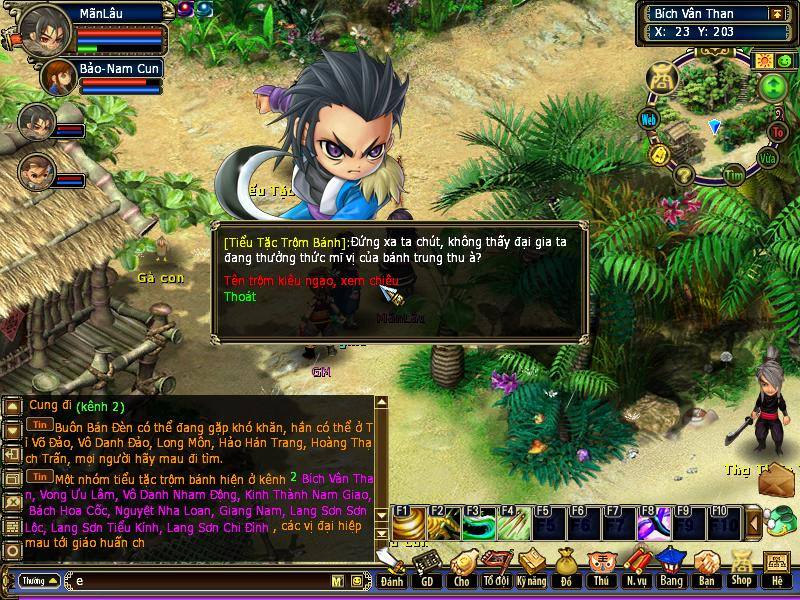800x600 pixels.
Task: Open the Hệ system menu
Action: pyautogui.click(x=777, y=569)
